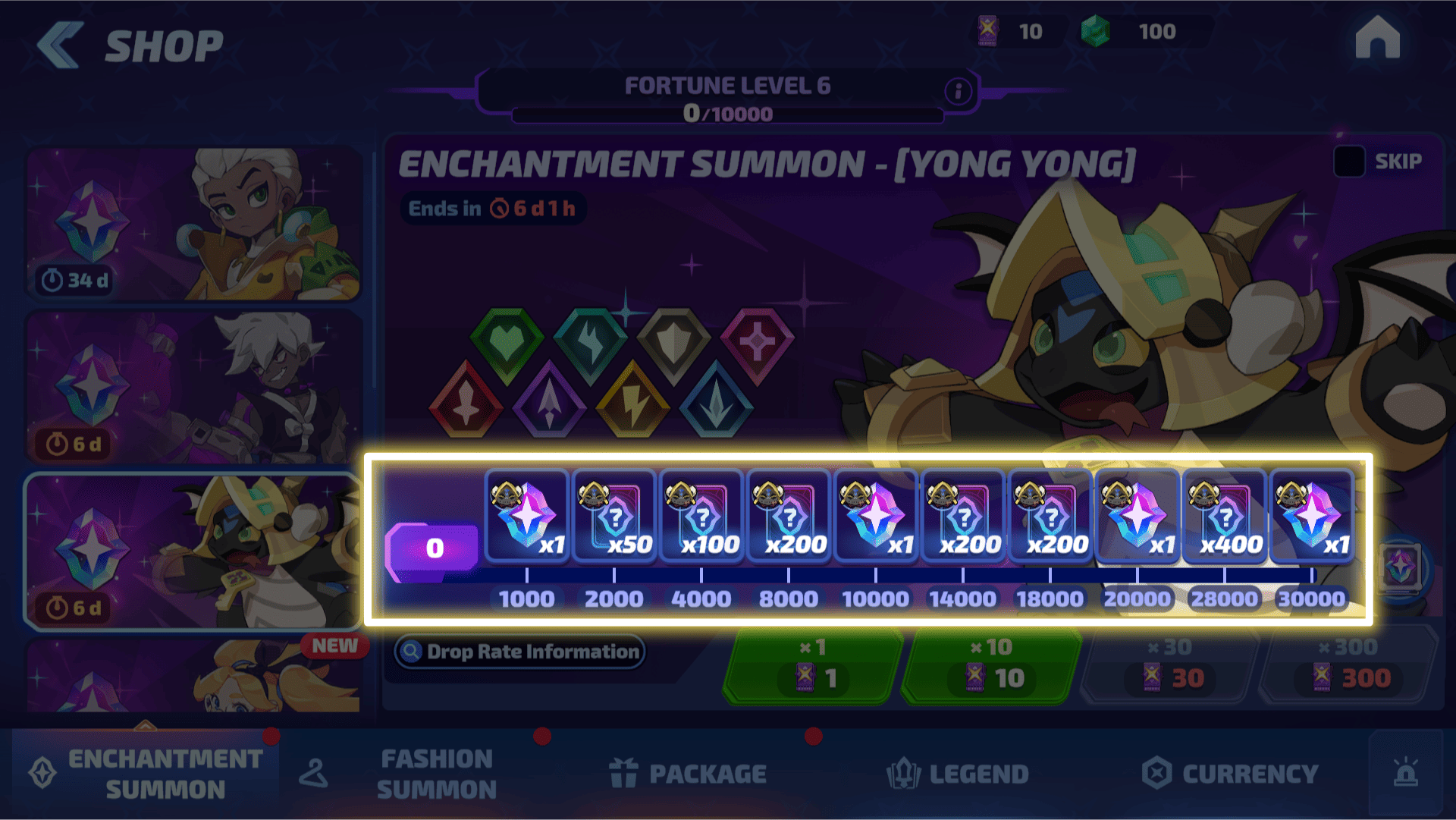
Task: Open Drop Rate Information
Action: click(520, 652)
